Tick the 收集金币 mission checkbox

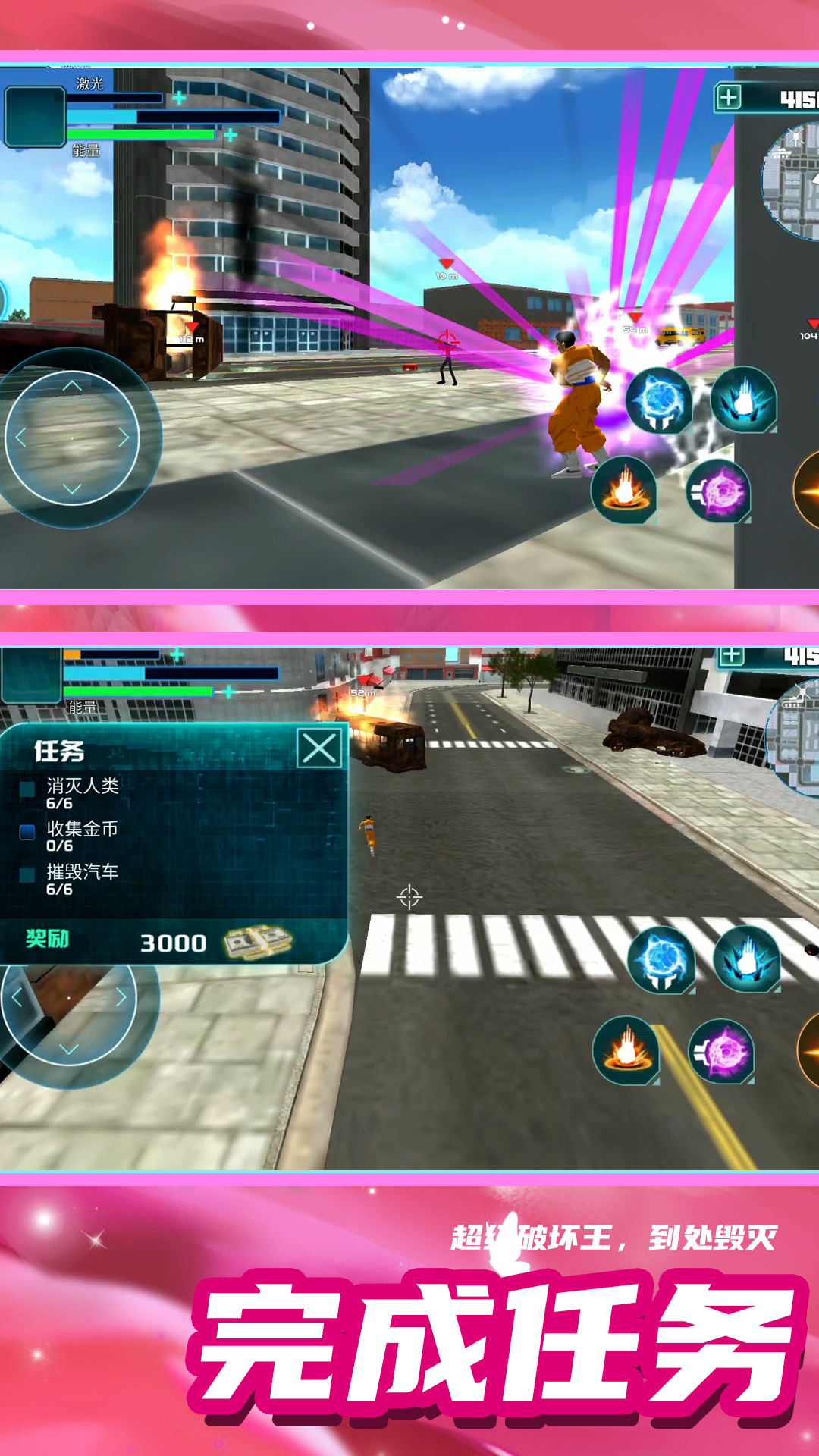tap(27, 832)
